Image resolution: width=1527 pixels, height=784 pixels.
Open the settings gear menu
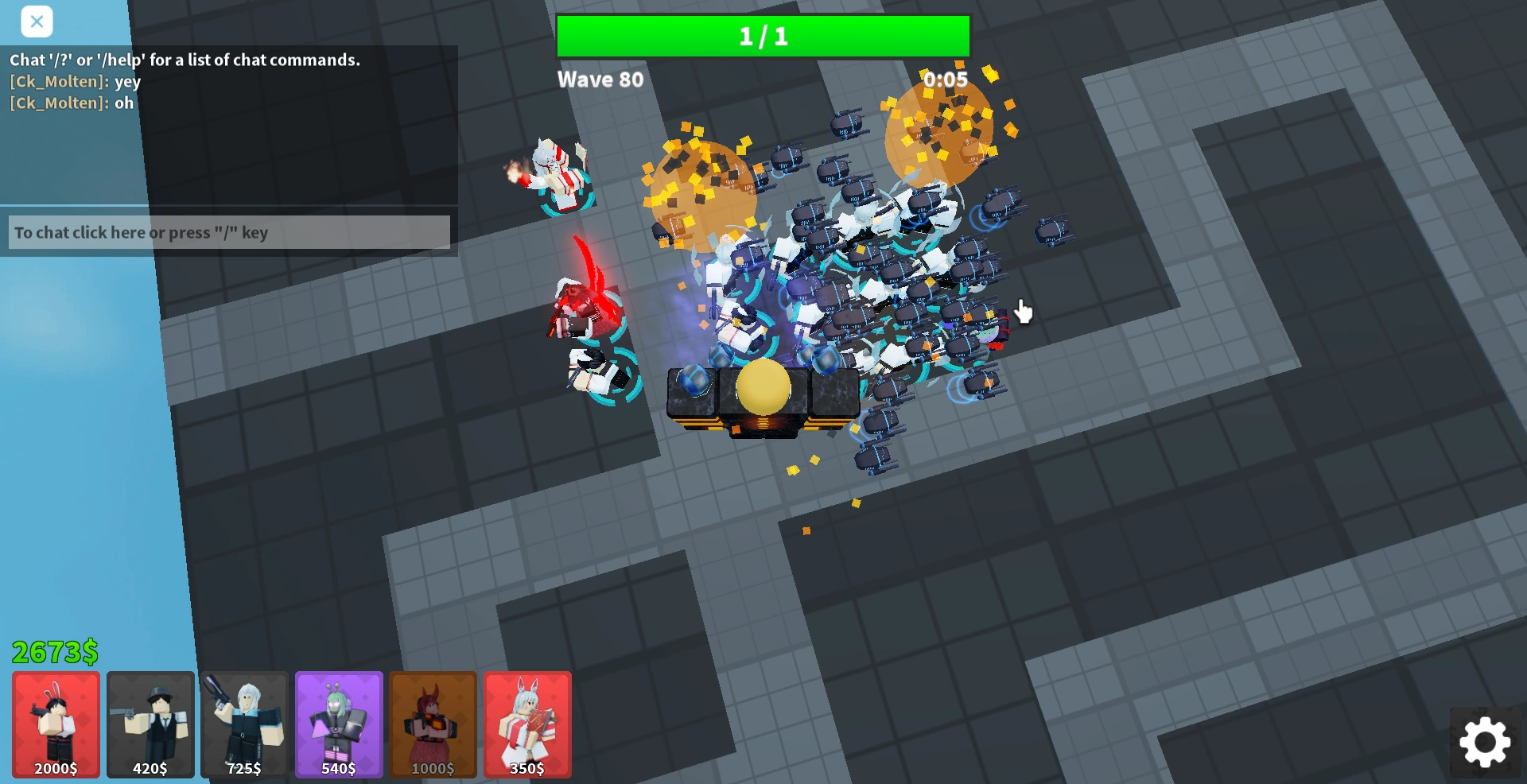[1484, 742]
